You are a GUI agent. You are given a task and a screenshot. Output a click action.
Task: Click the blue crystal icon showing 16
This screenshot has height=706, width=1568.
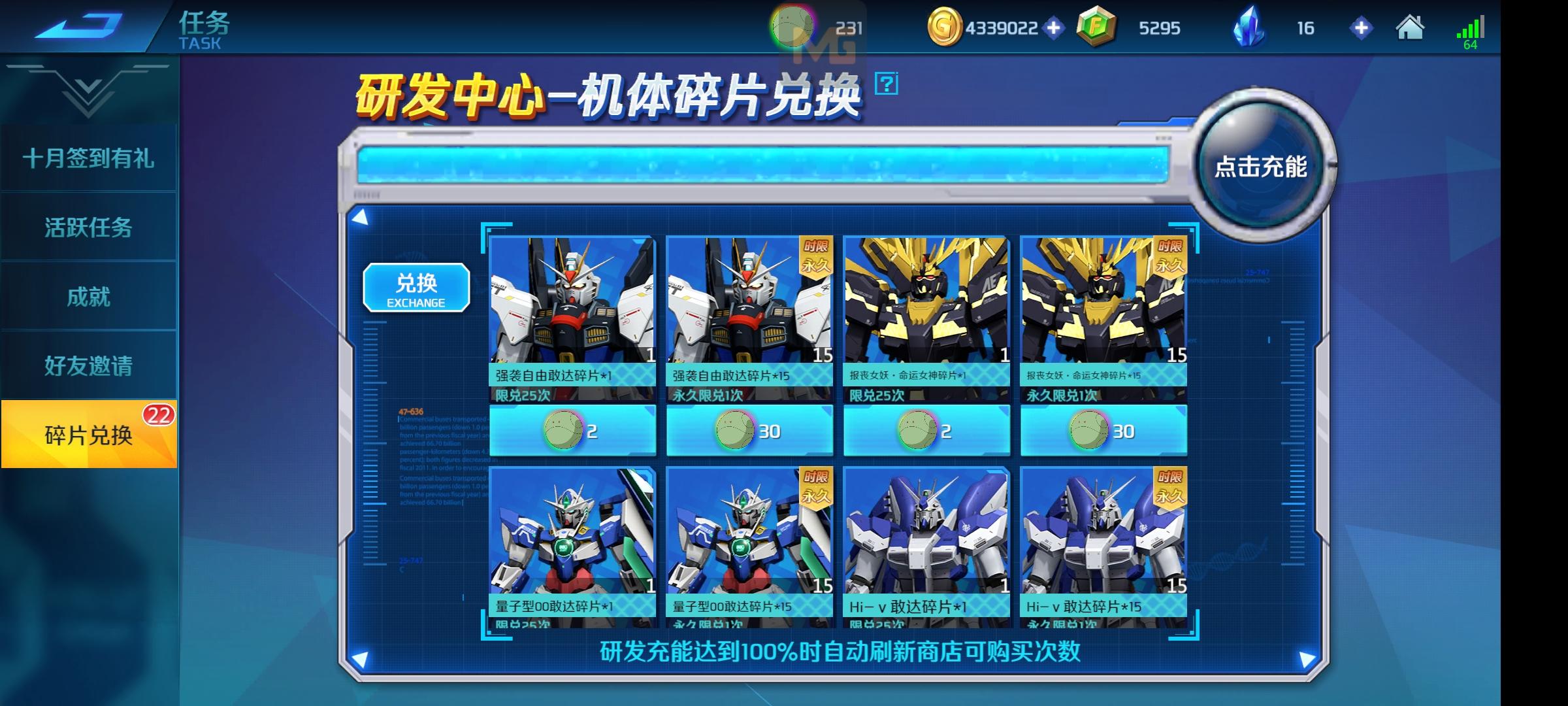[x=1250, y=27]
